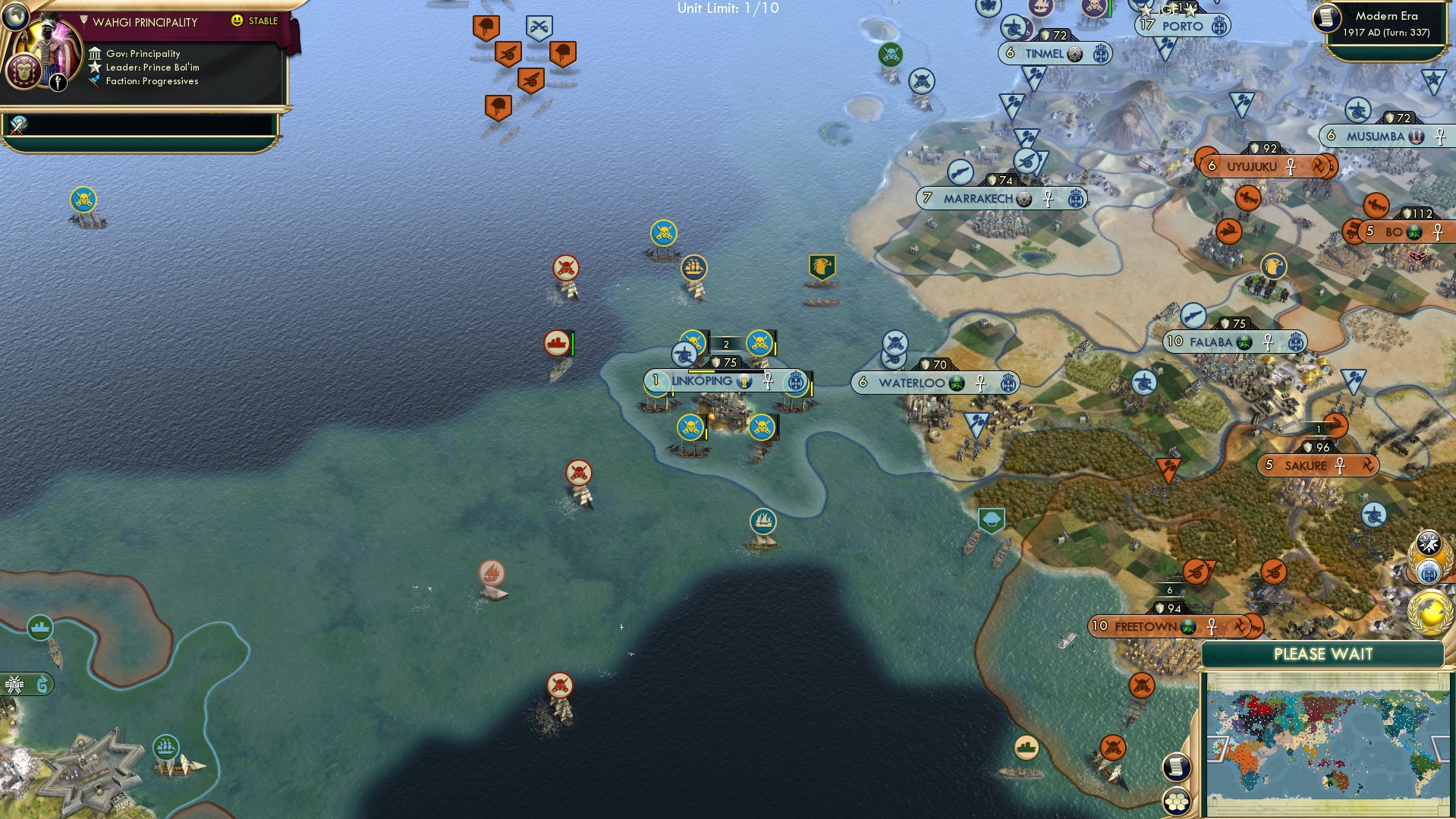Toggle the ankh religion icon on Freetown's banner
The height and width of the screenshot is (819, 1456).
pyautogui.click(x=1212, y=627)
